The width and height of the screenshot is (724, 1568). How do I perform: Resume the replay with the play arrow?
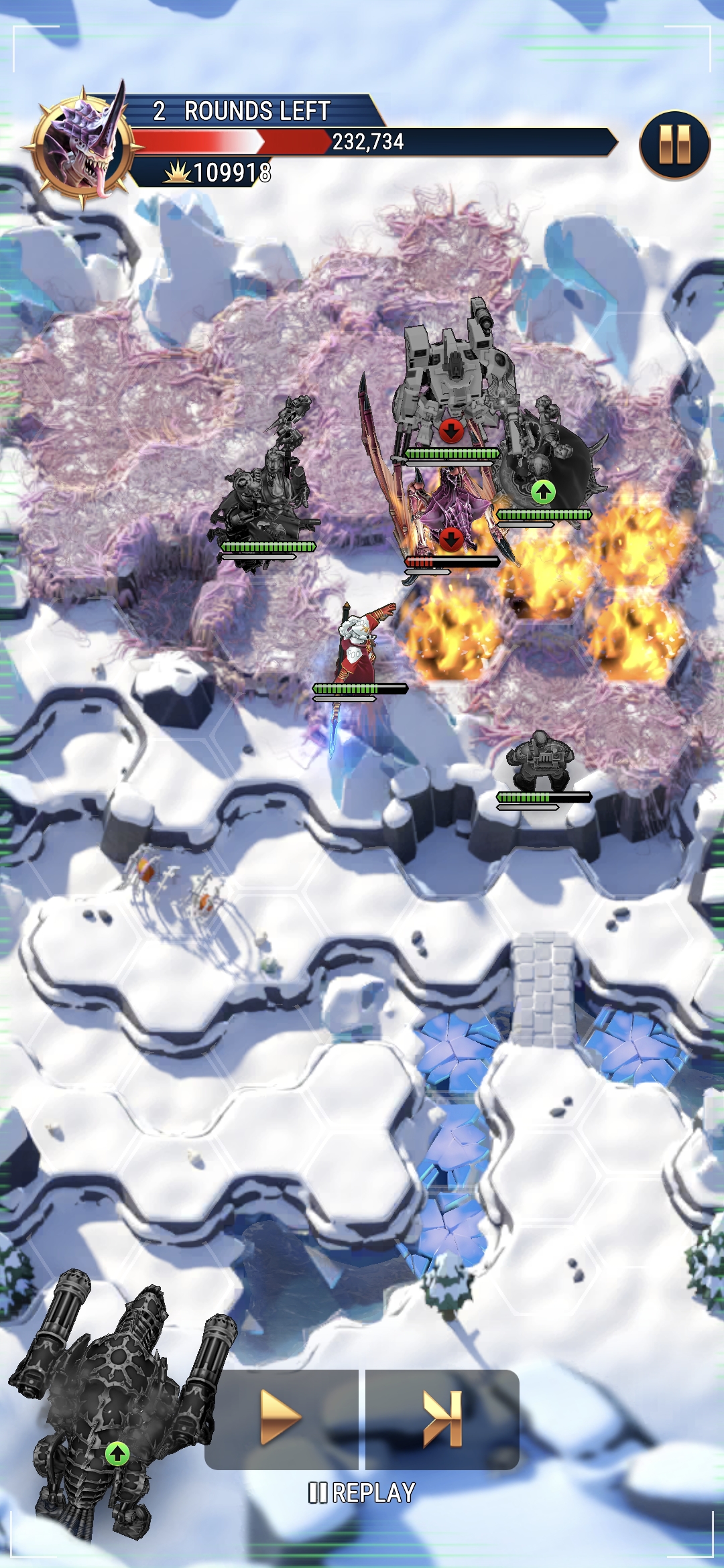point(280,1418)
